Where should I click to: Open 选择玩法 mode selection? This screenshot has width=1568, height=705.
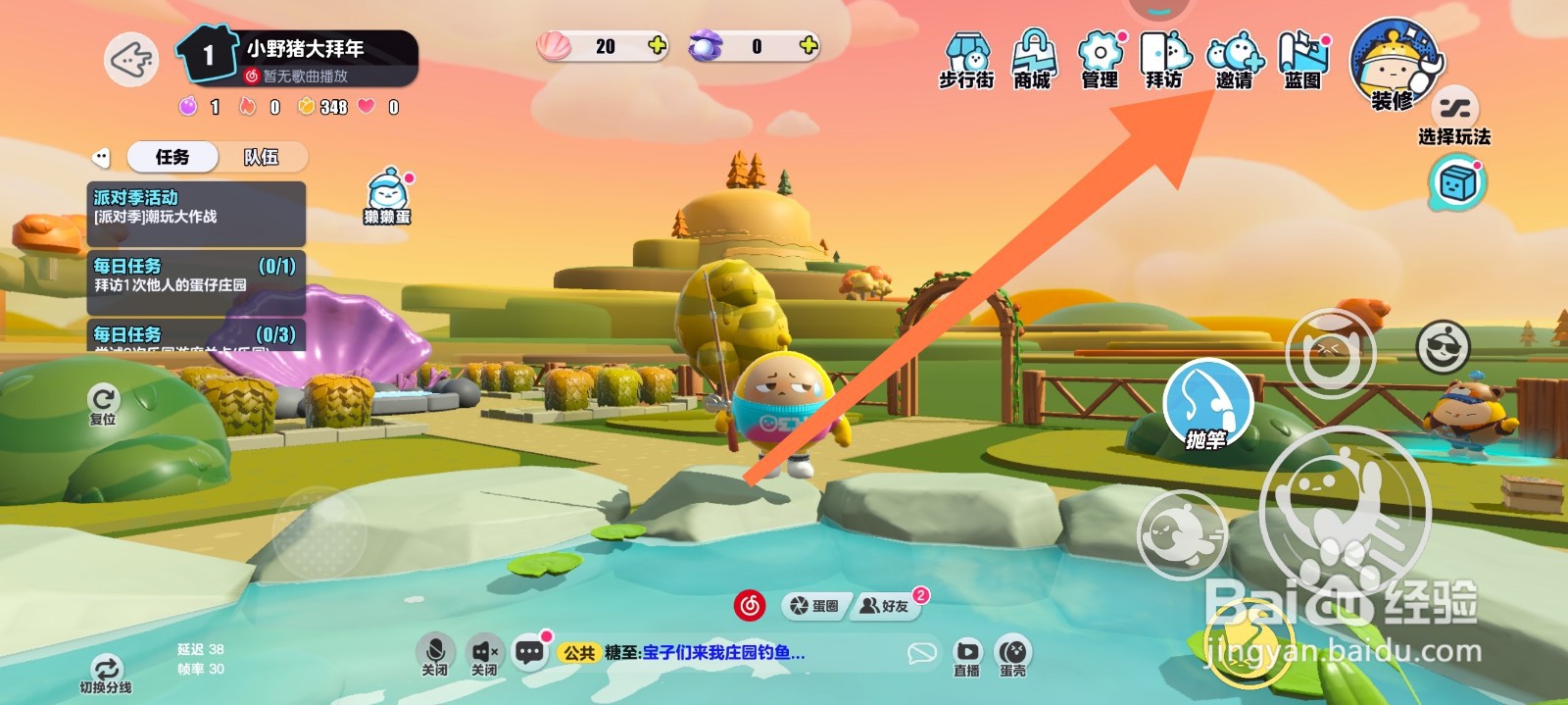(1454, 116)
